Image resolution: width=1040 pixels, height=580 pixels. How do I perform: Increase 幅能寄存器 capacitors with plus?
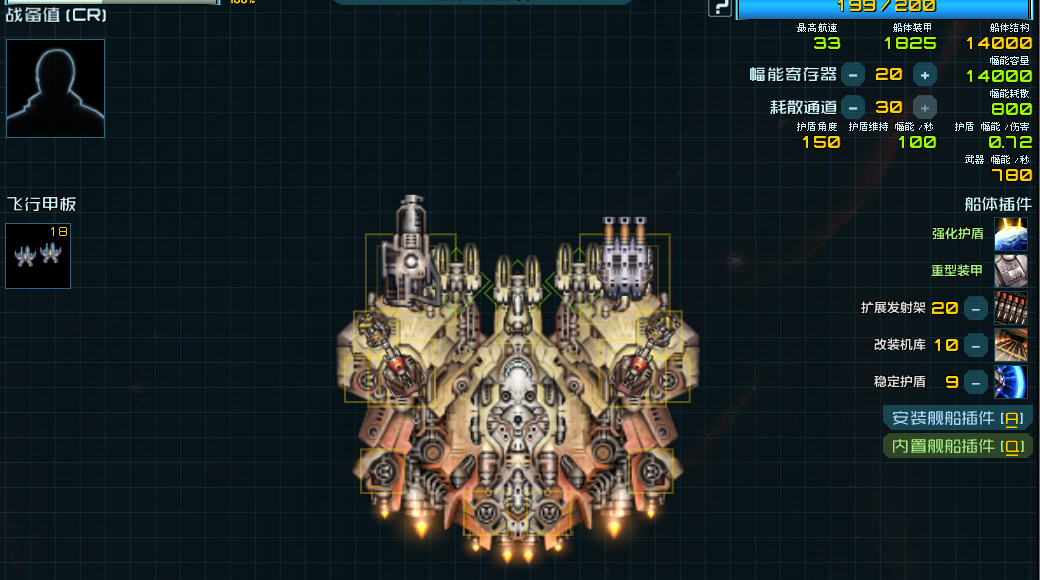coord(925,74)
